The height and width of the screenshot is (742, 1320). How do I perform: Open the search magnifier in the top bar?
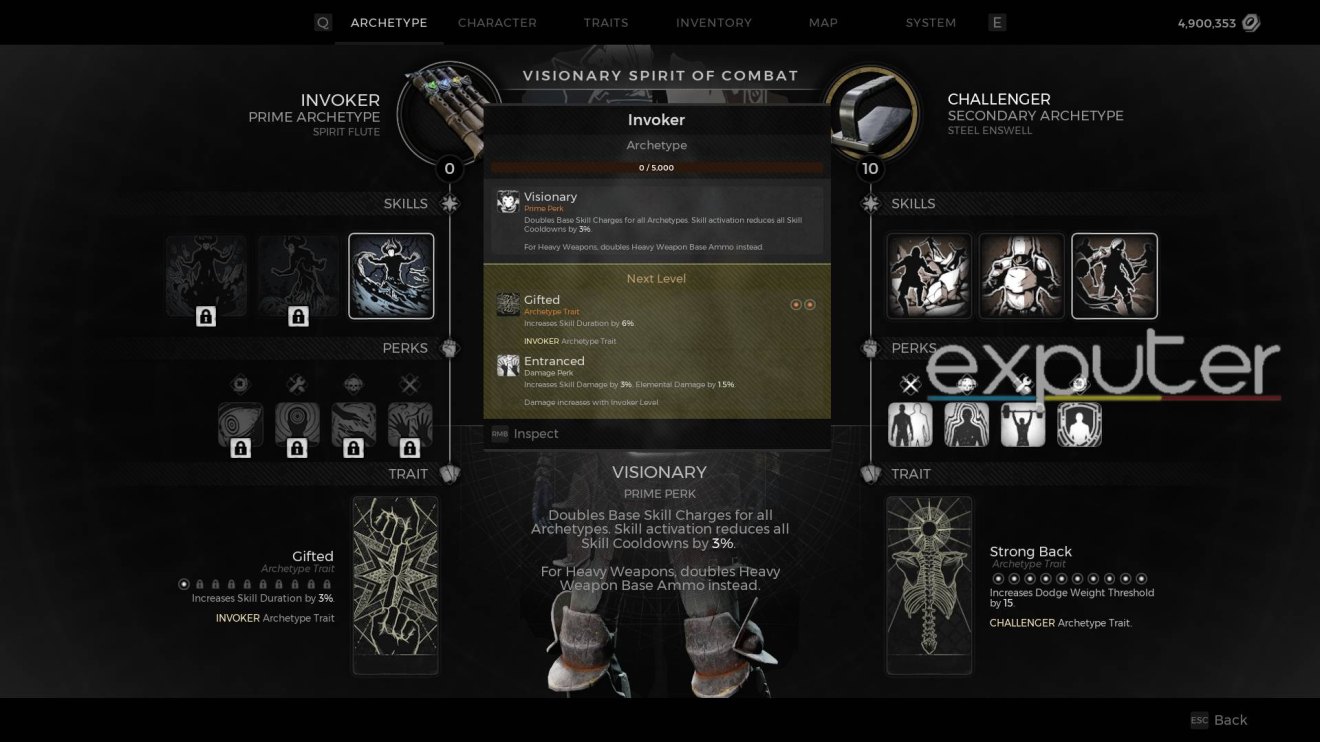click(322, 21)
